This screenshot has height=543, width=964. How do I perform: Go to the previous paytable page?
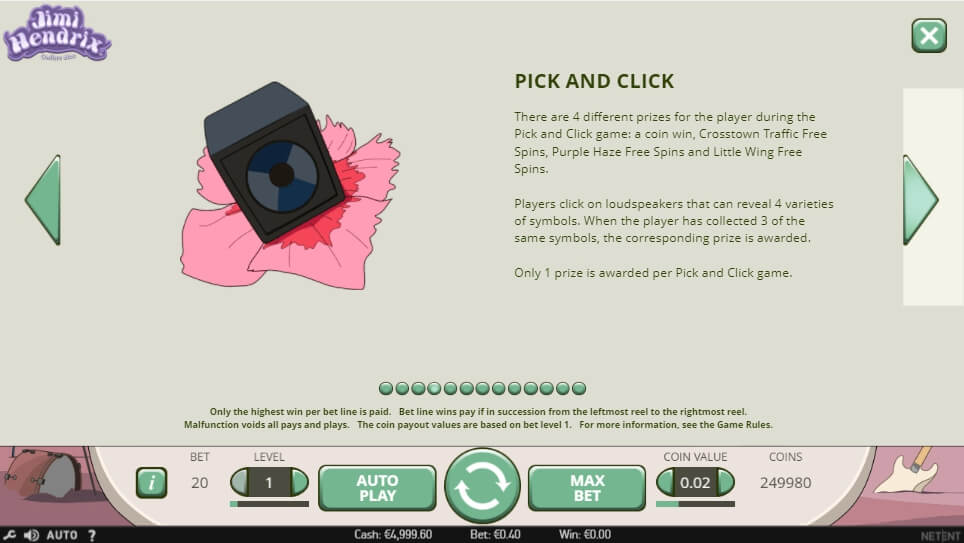tap(43, 199)
